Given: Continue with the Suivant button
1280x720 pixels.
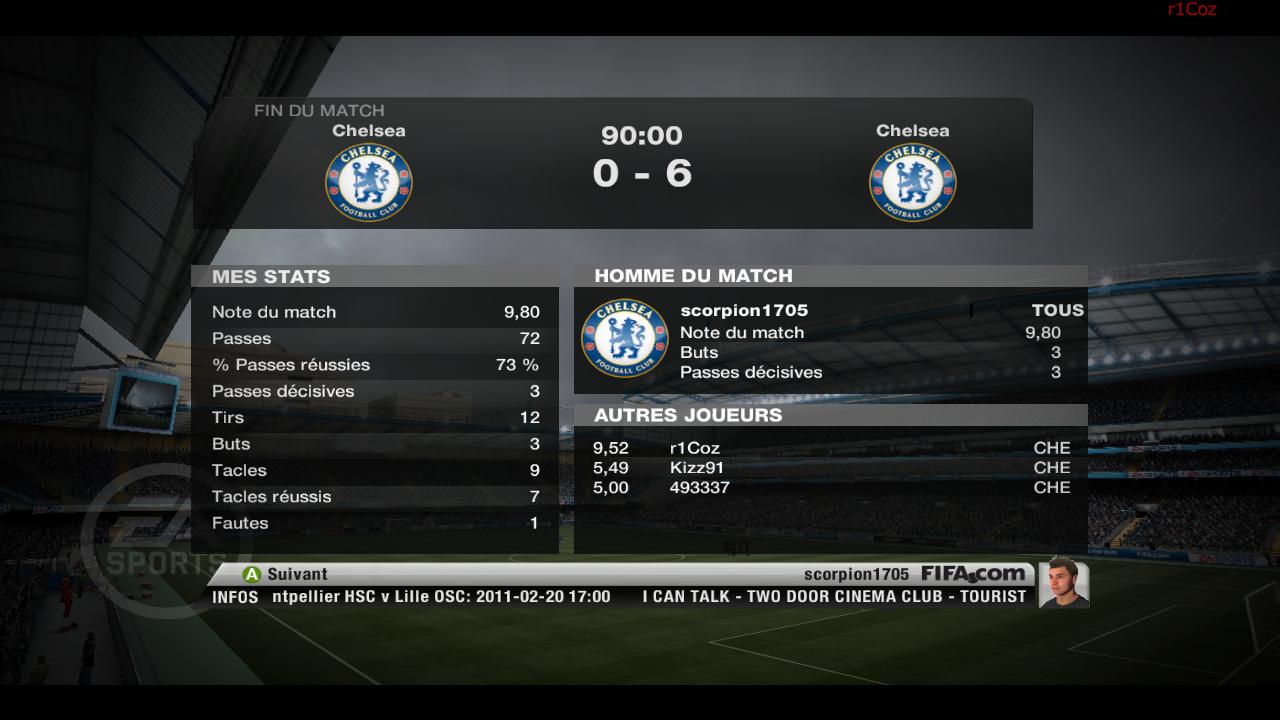Looking at the screenshot, I should click(x=285, y=574).
